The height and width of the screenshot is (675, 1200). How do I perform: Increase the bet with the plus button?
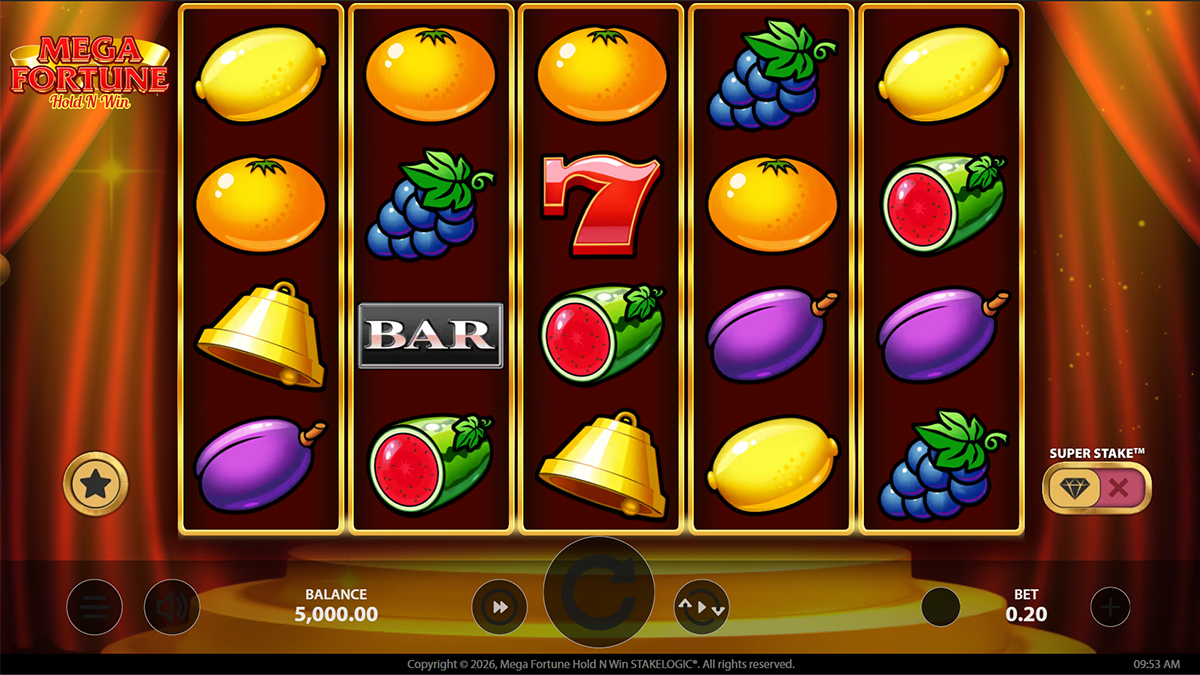(1110, 606)
